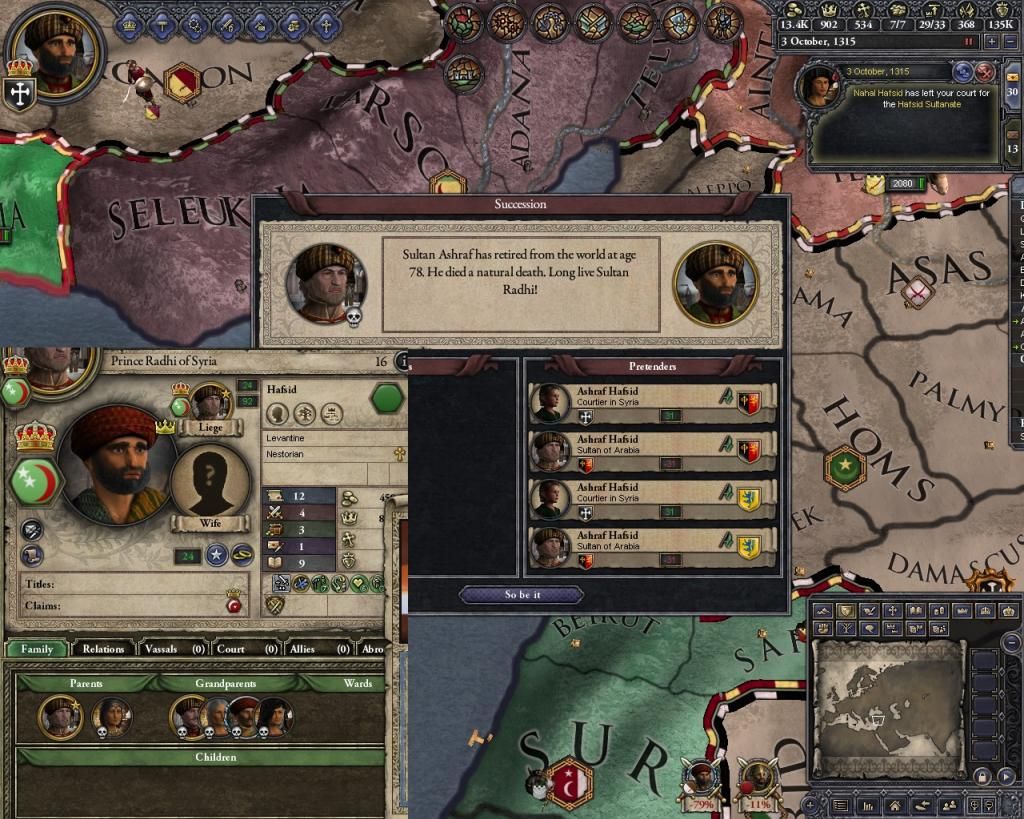Open the Family tab

coord(37,649)
